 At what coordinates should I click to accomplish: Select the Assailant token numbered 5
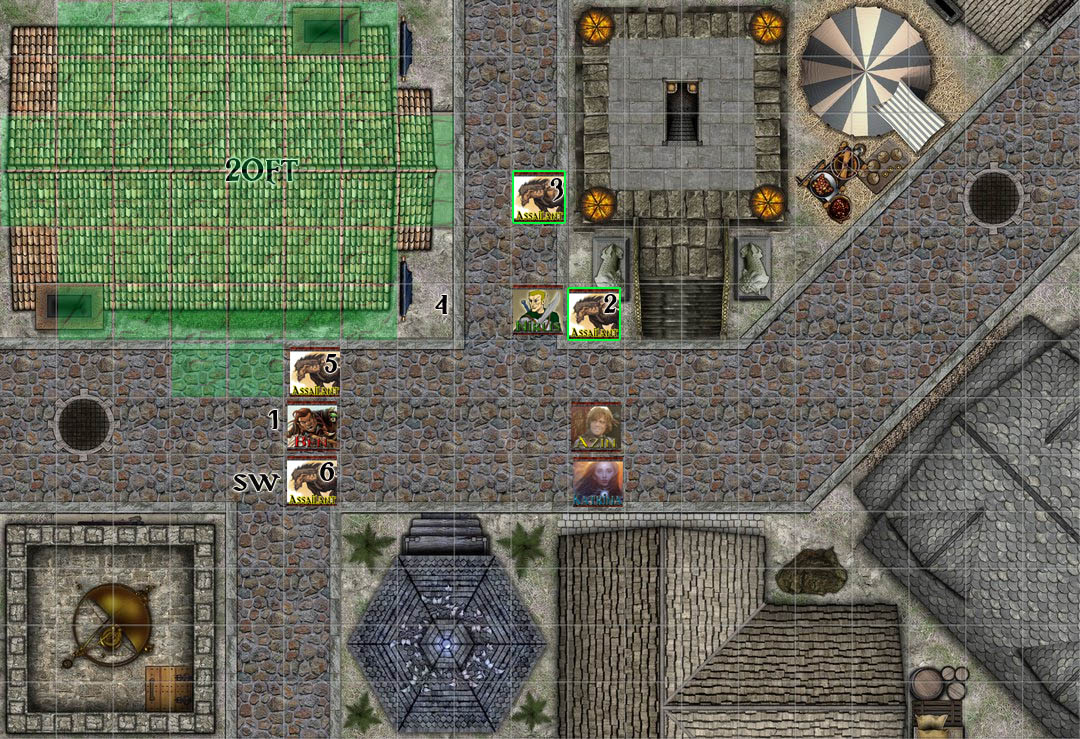click(313, 372)
